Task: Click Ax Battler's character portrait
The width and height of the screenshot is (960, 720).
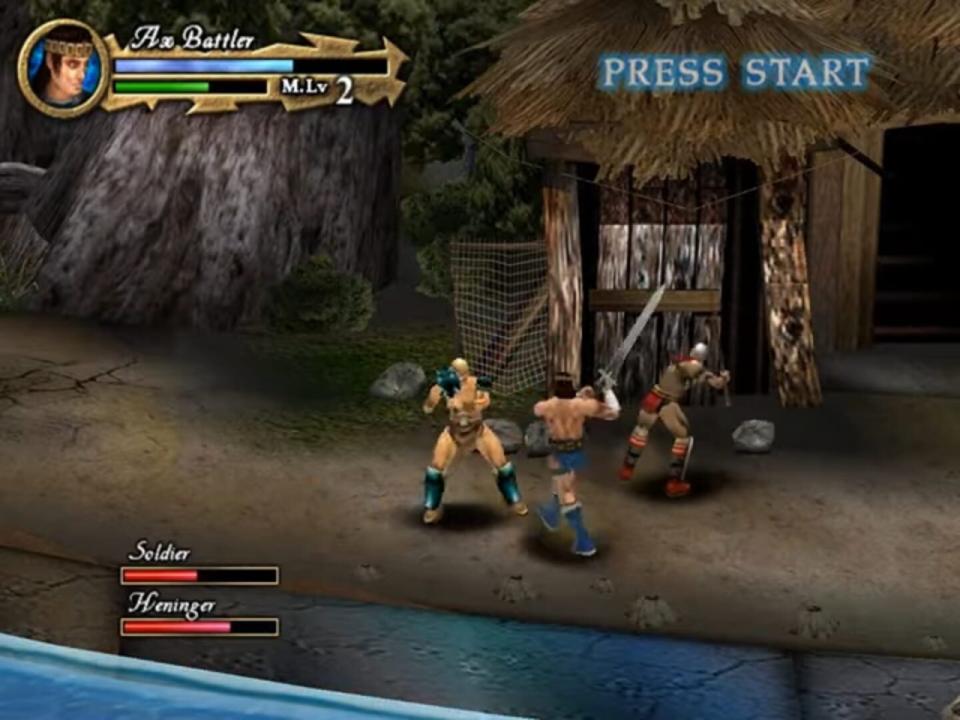Action: pyautogui.click(x=64, y=68)
